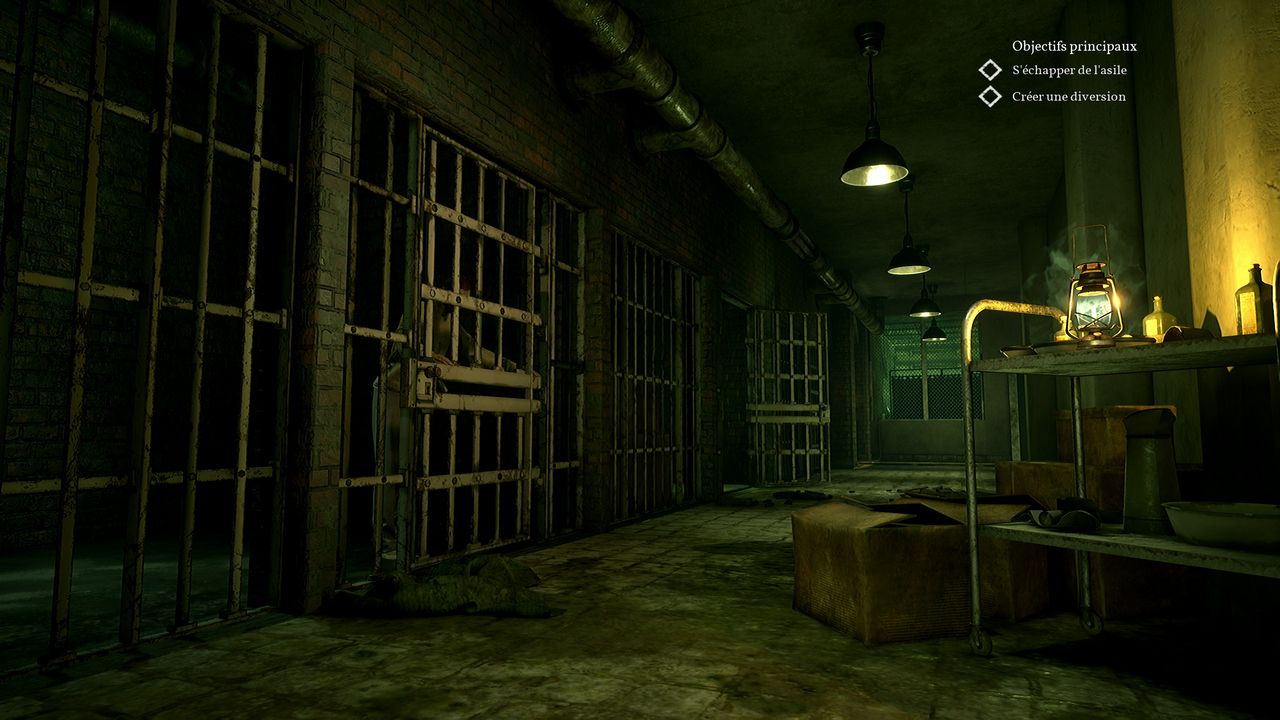
Task: Click the "Objectifs principaux" tracker header
Action: (x=1074, y=46)
